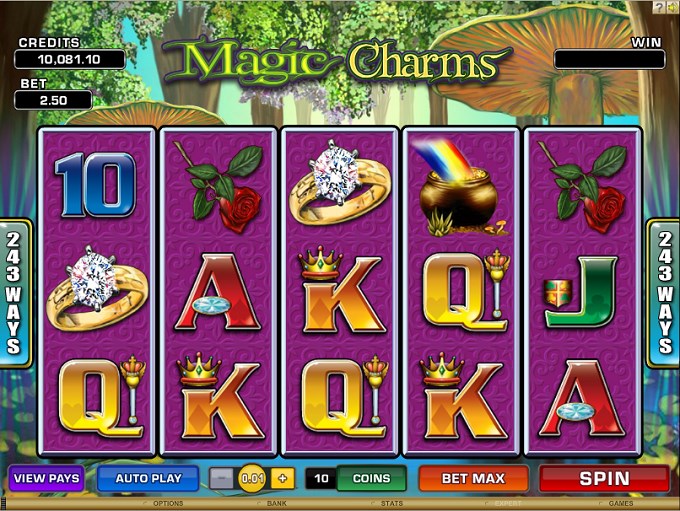The height and width of the screenshot is (511, 680).
Task: Increase coin size with the plus button
Action: [282, 478]
